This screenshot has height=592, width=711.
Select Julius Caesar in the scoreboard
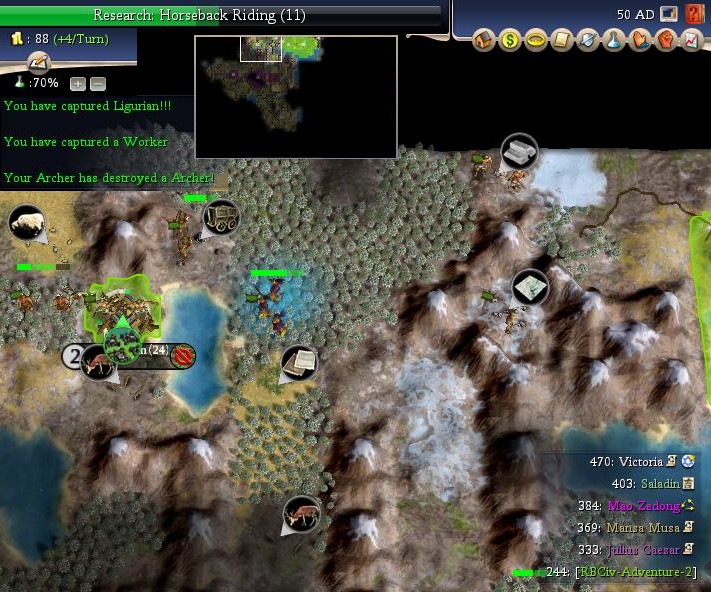tap(640, 549)
